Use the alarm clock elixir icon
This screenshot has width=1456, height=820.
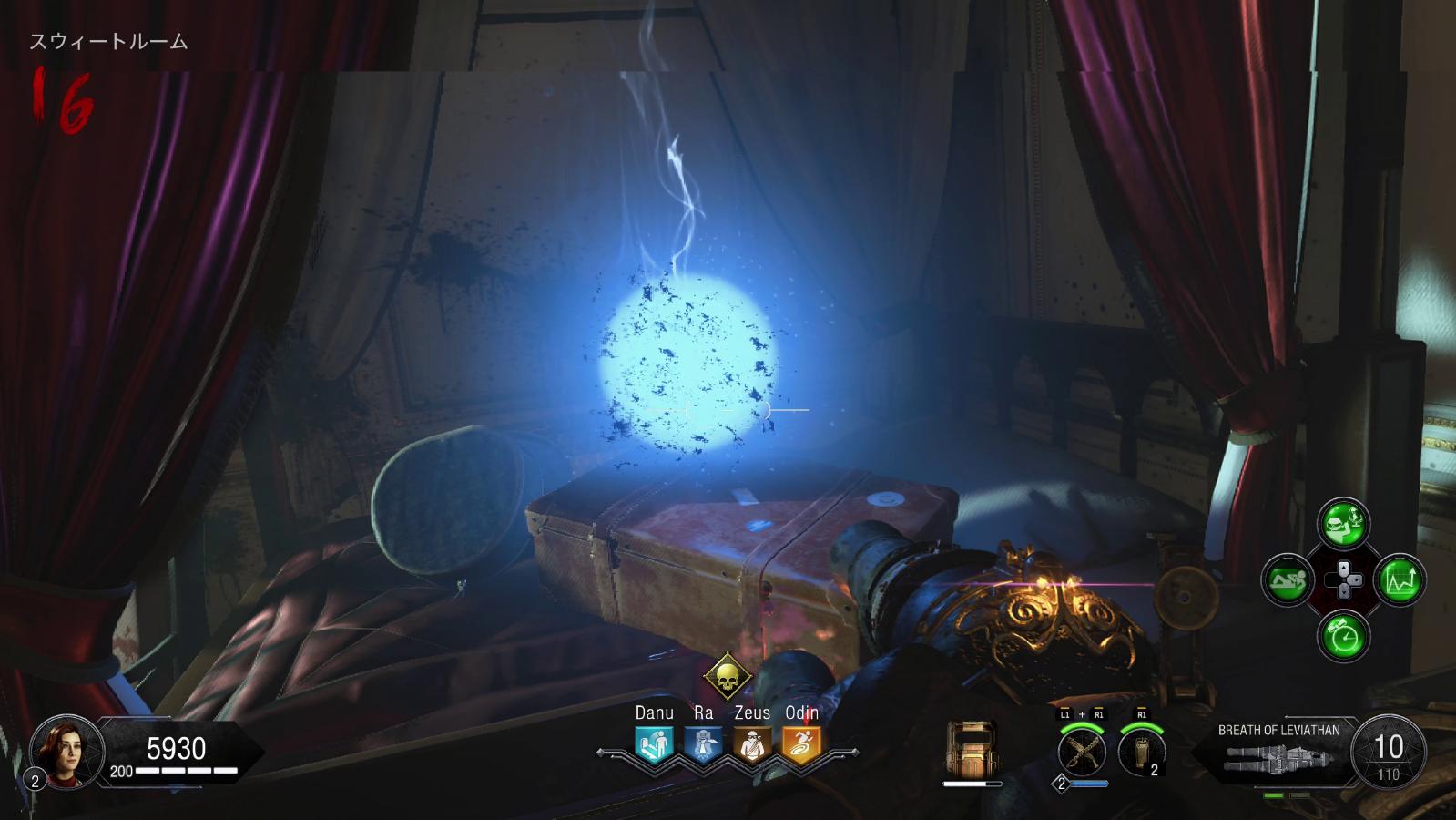(1344, 635)
